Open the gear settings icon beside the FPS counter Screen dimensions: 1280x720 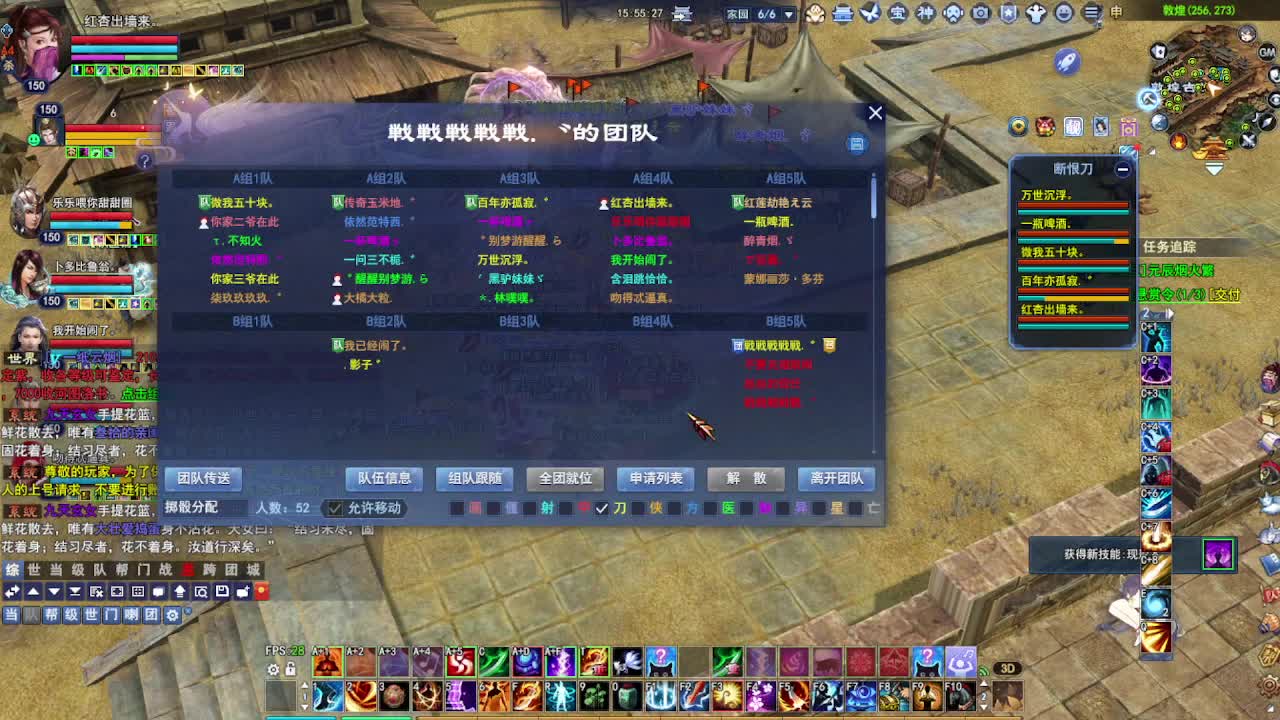[x=272, y=670]
